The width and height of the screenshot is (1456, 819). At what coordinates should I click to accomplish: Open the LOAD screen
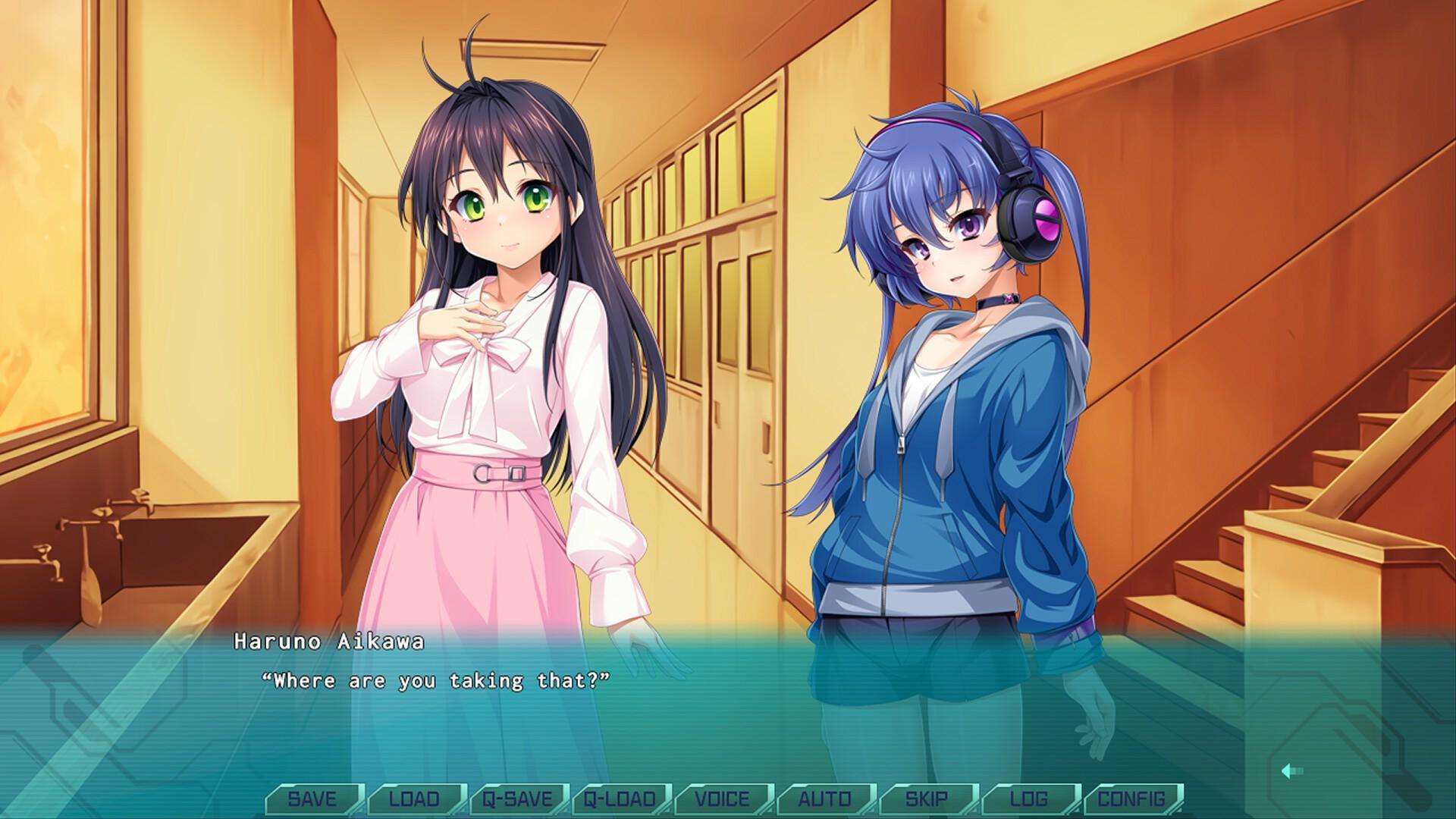pyautogui.click(x=414, y=798)
